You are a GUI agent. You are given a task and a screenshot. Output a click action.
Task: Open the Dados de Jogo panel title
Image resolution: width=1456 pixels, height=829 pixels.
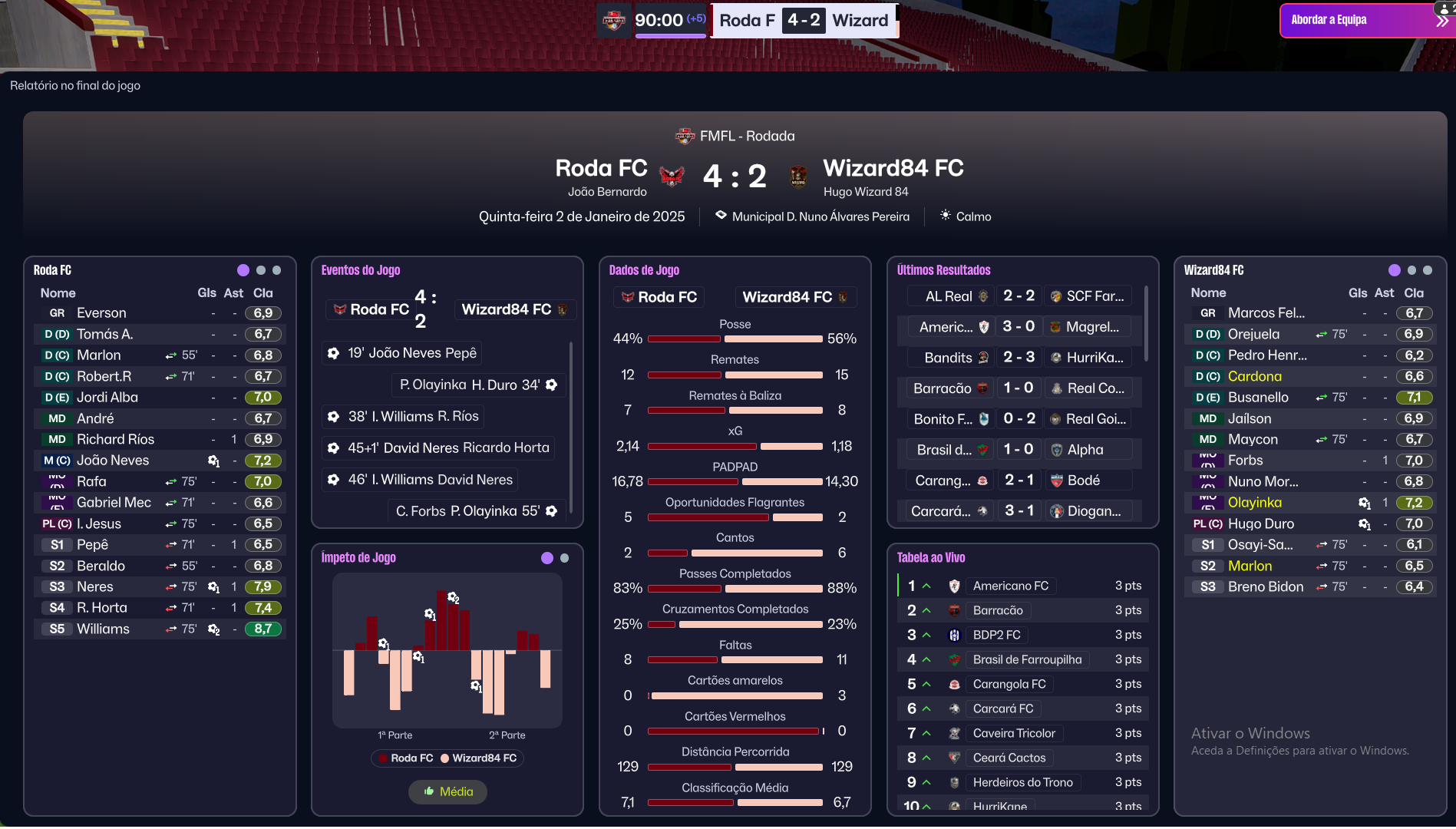[x=644, y=270]
